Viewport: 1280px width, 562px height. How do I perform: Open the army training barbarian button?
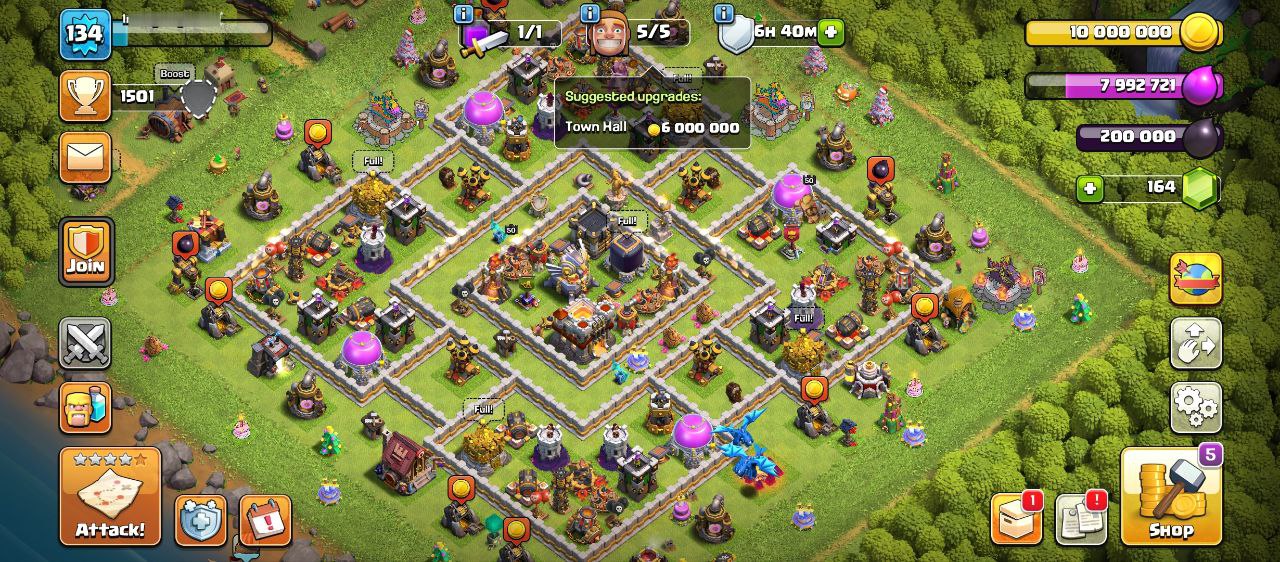tap(85, 407)
